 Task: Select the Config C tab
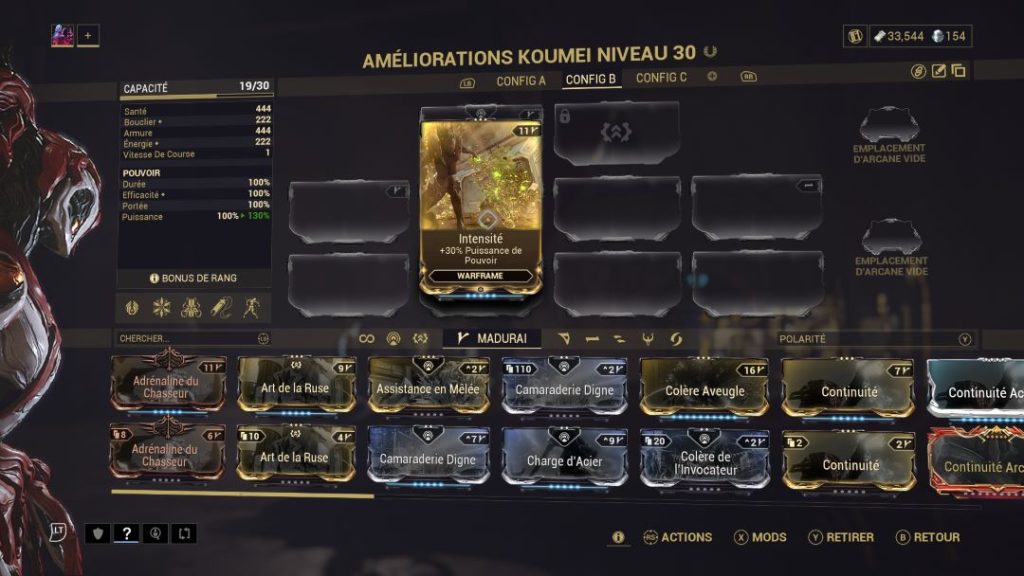661,78
